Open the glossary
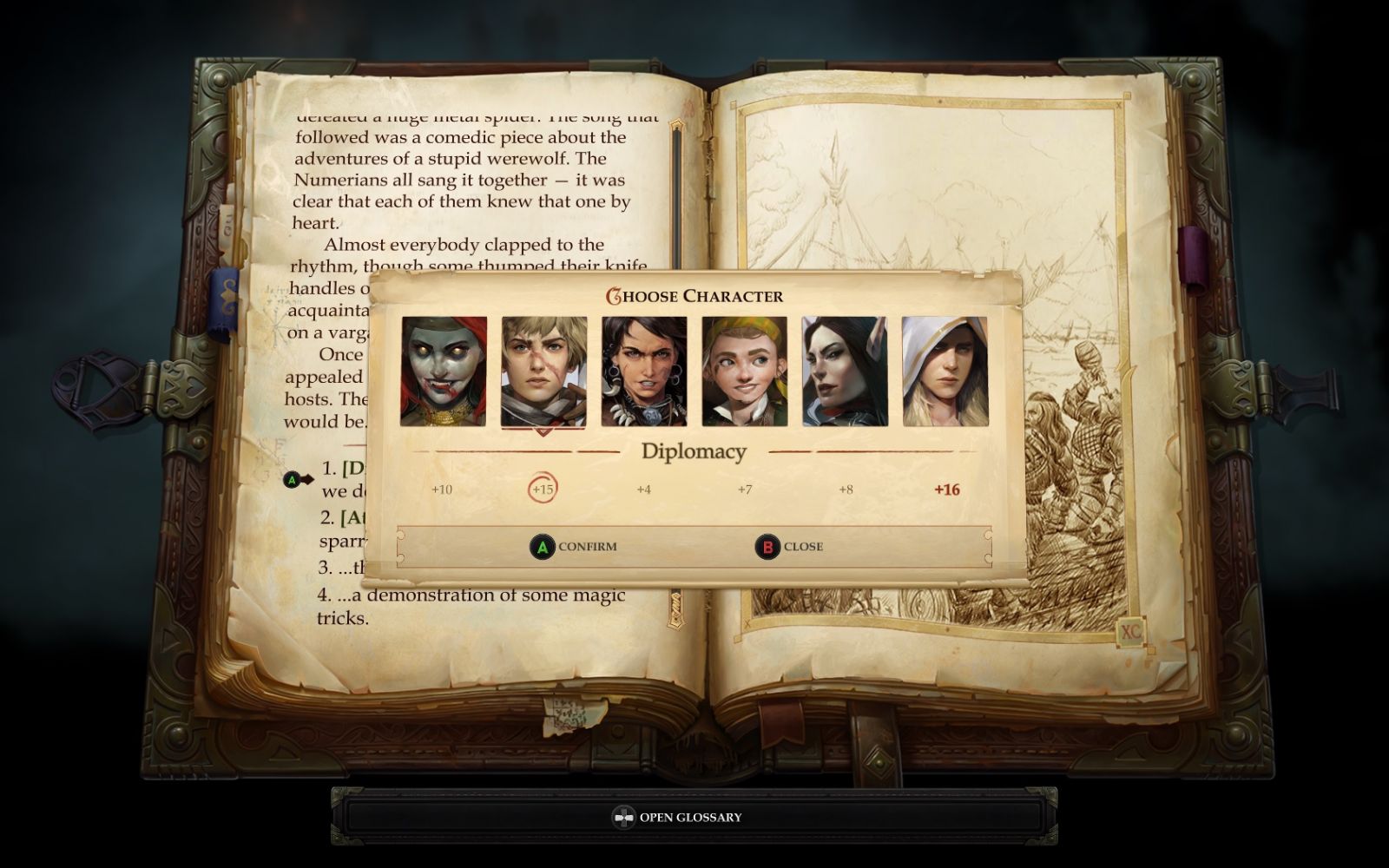The height and width of the screenshot is (868, 1389). [x=678, y=817]
